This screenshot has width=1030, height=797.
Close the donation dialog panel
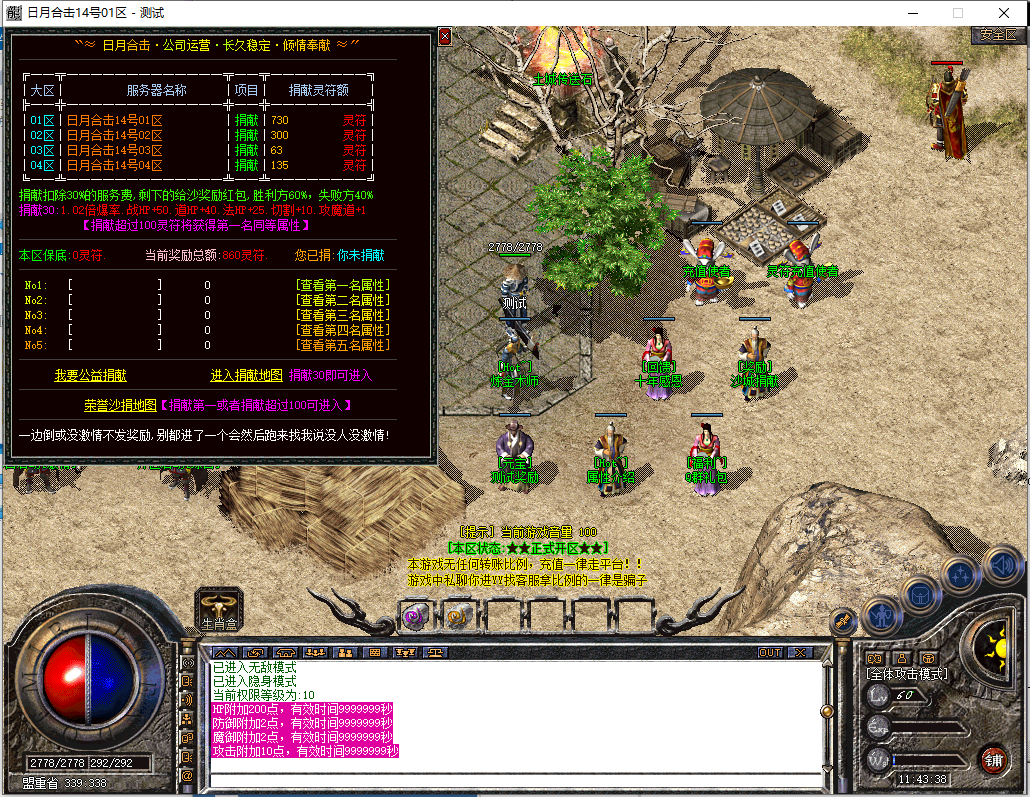[x=445, y=37]
